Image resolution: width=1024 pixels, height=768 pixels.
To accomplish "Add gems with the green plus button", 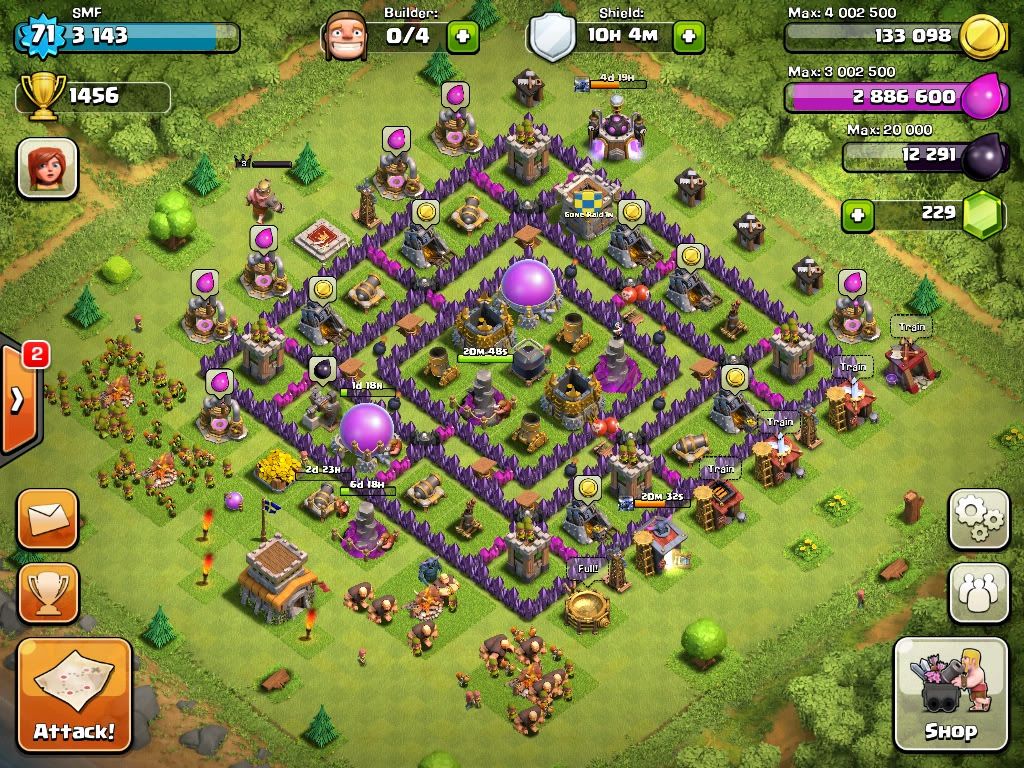I will coord(856,214).
